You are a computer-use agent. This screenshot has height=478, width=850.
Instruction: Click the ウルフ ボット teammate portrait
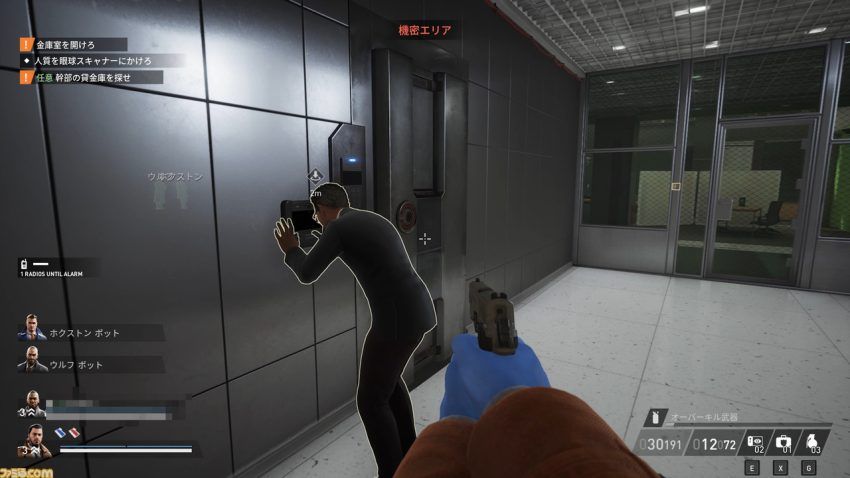click(31, 363)
